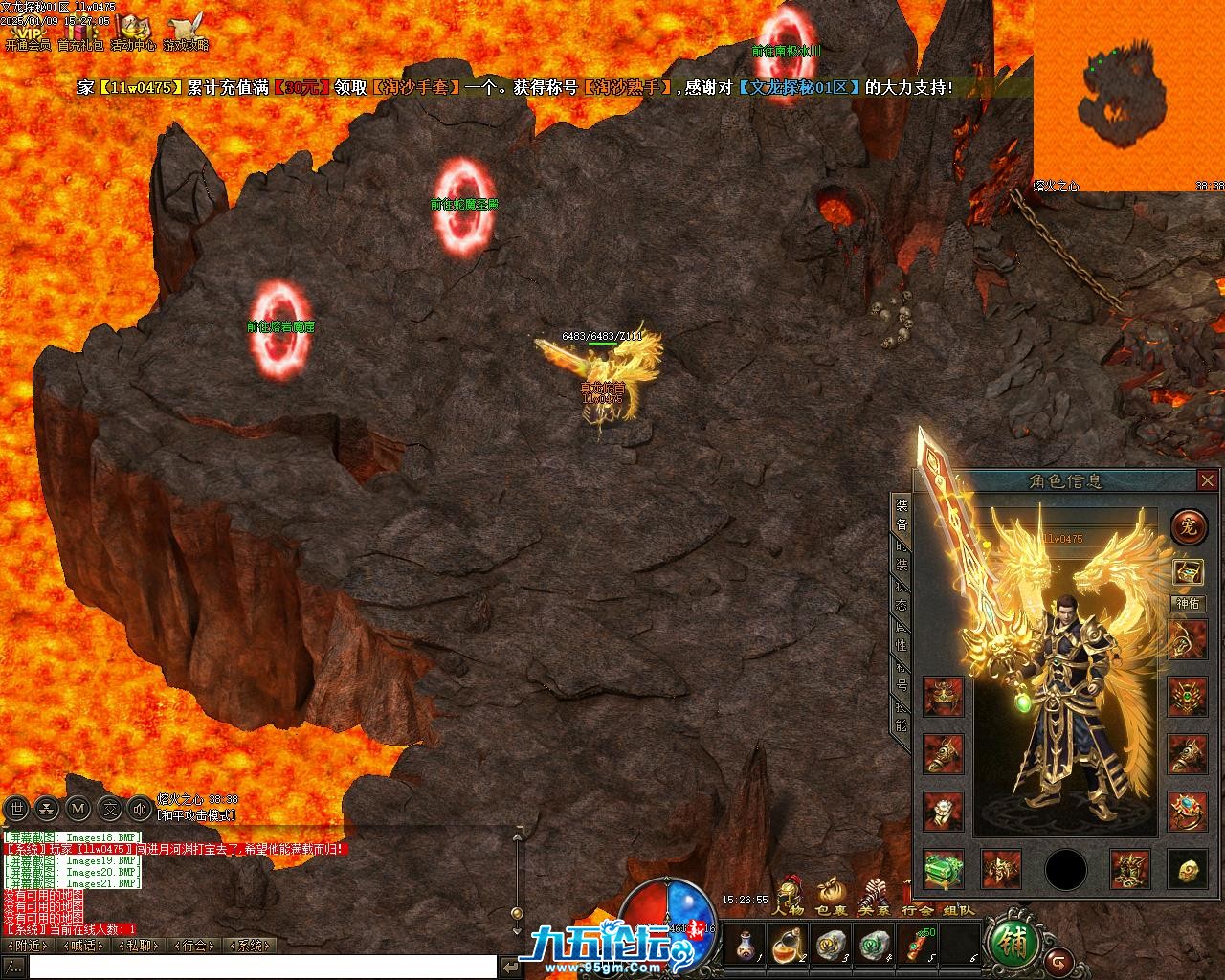Click the round 宠 pet button
1225x980 pixels.
coord(1188,525)
